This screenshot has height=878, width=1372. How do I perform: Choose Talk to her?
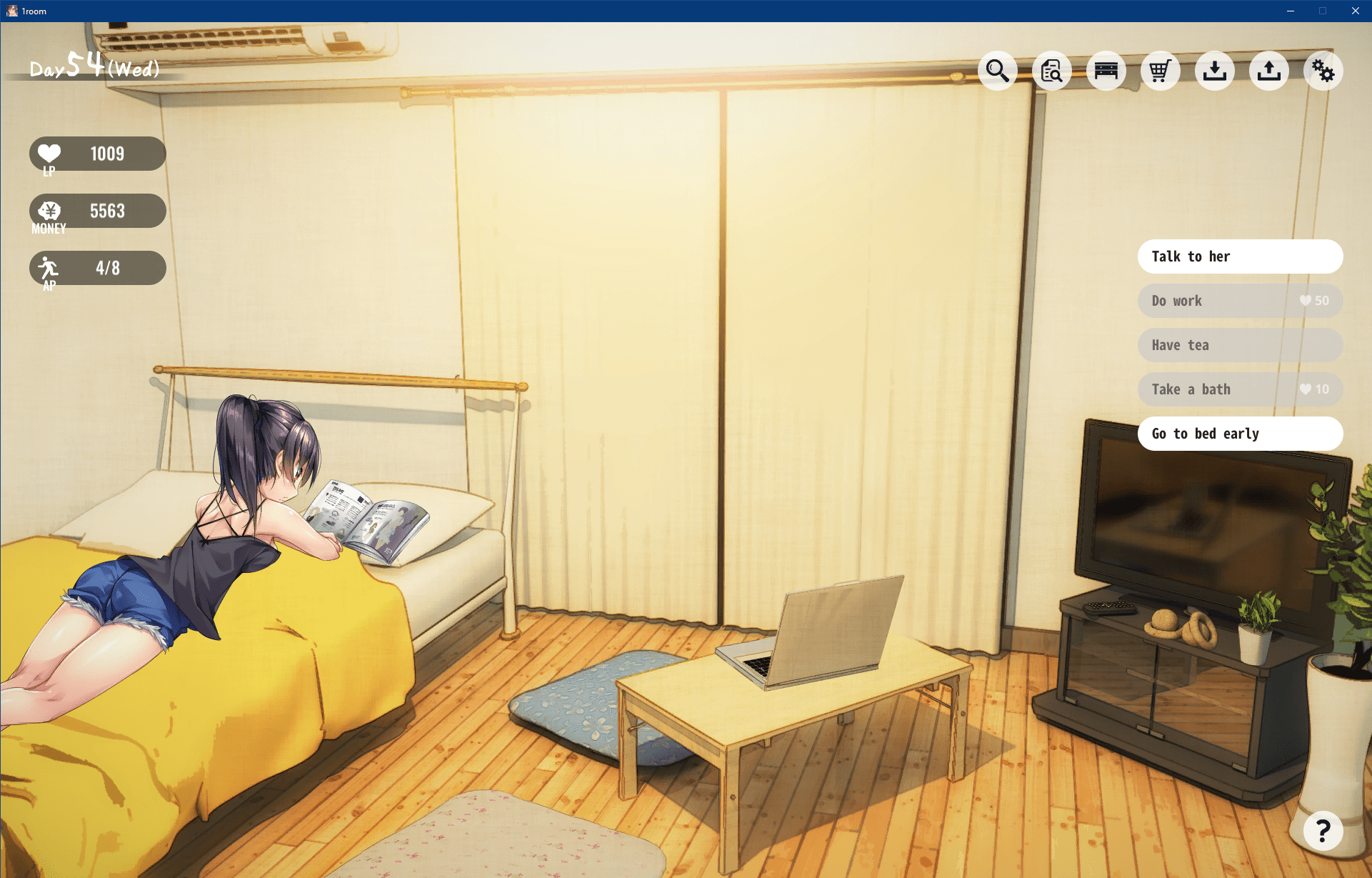[1240, 256]
